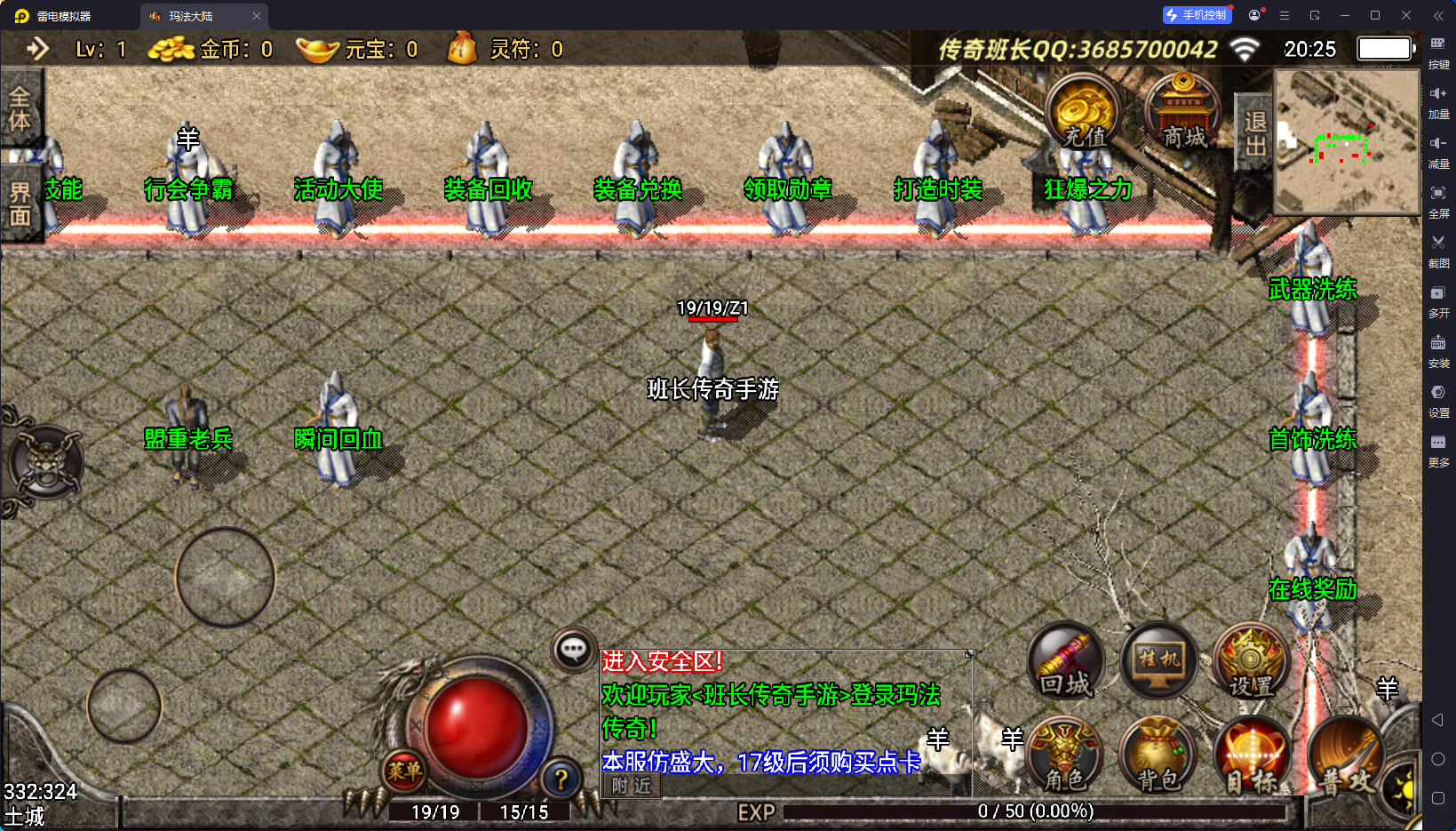
Task: Open the 菜单 menu button
Action: tap(404, 771)
